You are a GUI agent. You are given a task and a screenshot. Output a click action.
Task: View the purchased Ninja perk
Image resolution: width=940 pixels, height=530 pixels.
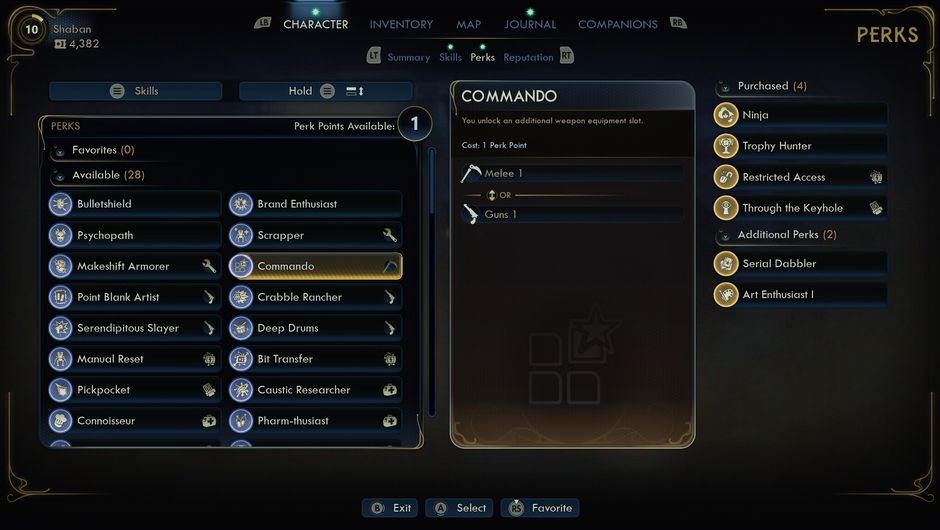800,116
